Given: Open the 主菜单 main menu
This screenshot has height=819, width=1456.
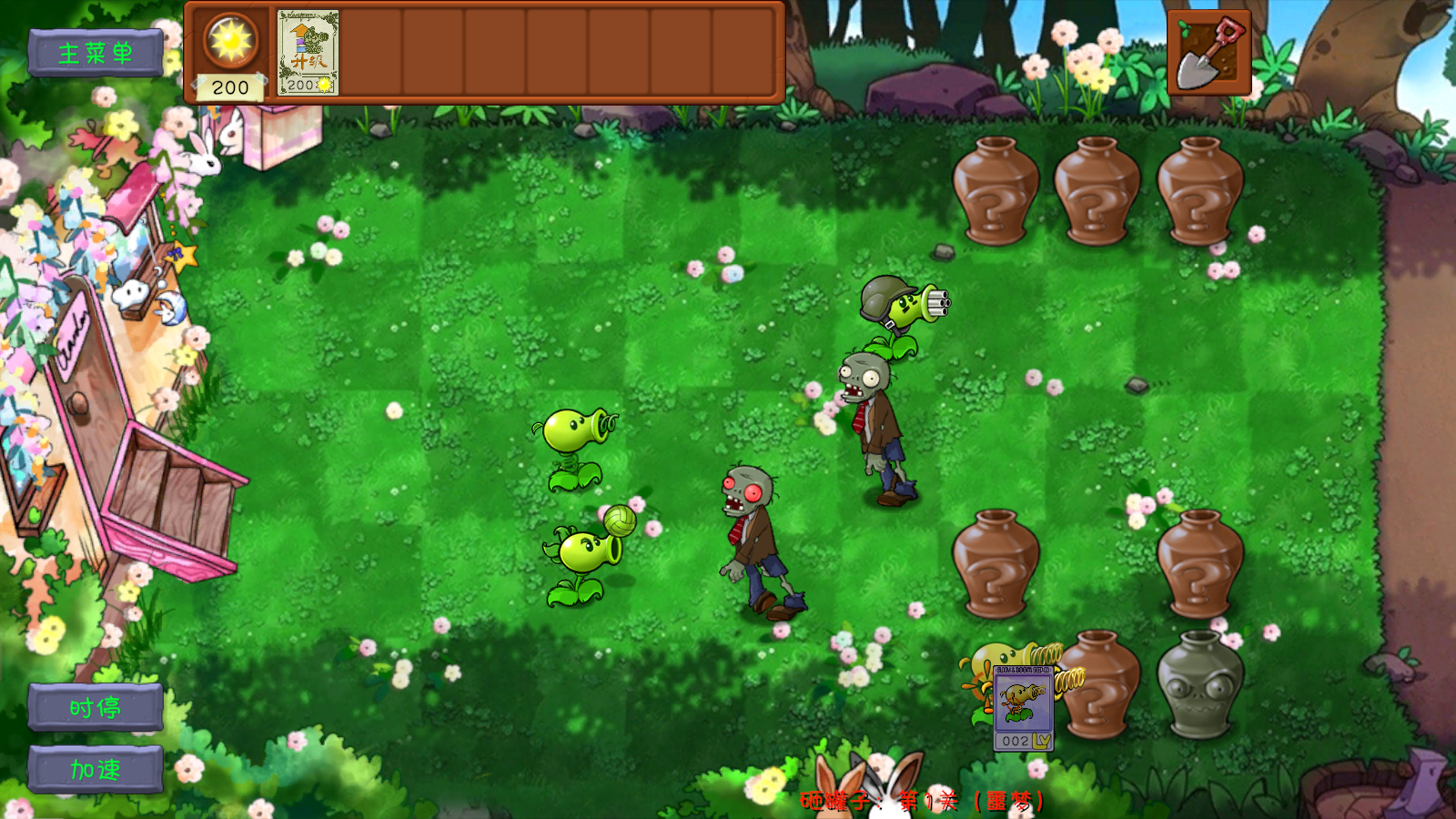Looking at the screenshot, I should 96,52.
